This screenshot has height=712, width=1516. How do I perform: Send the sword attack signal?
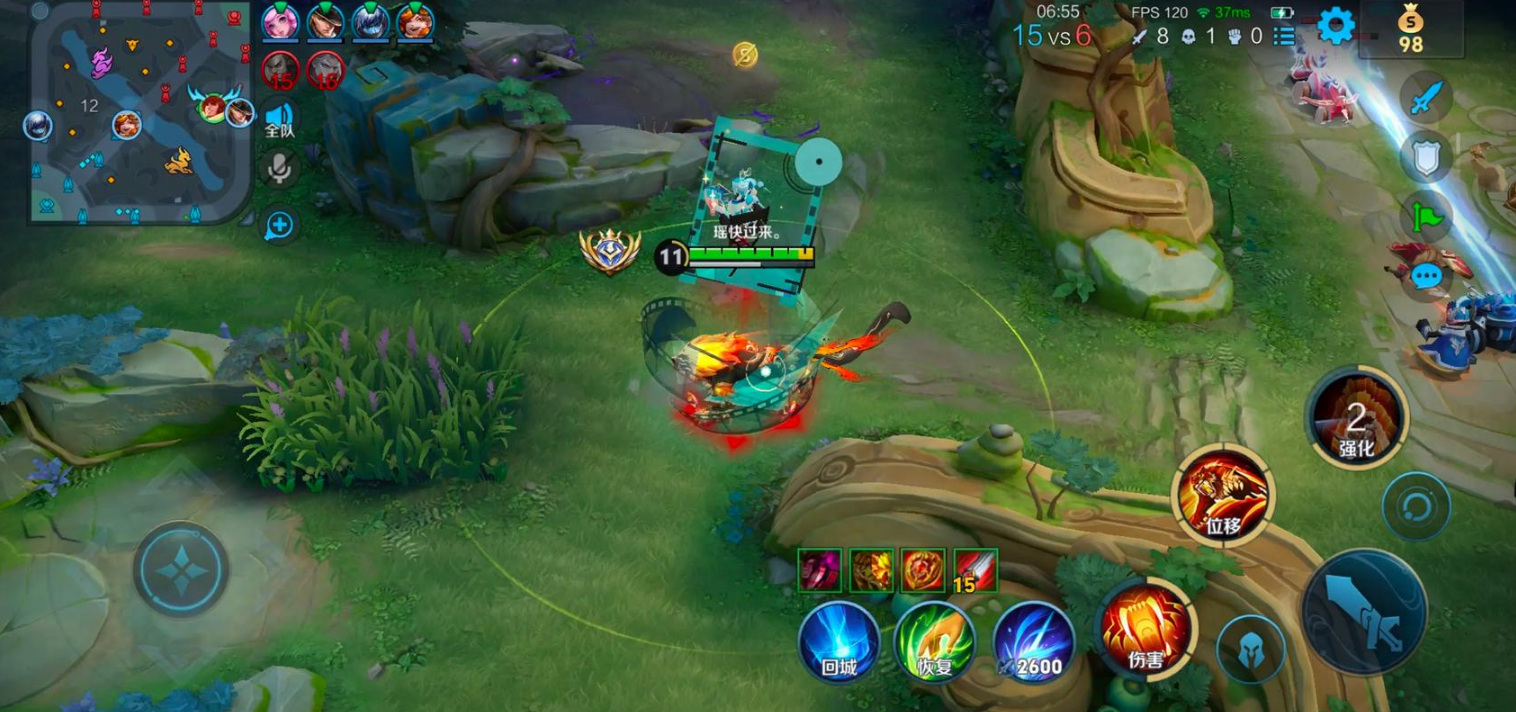coord(1427,98)
